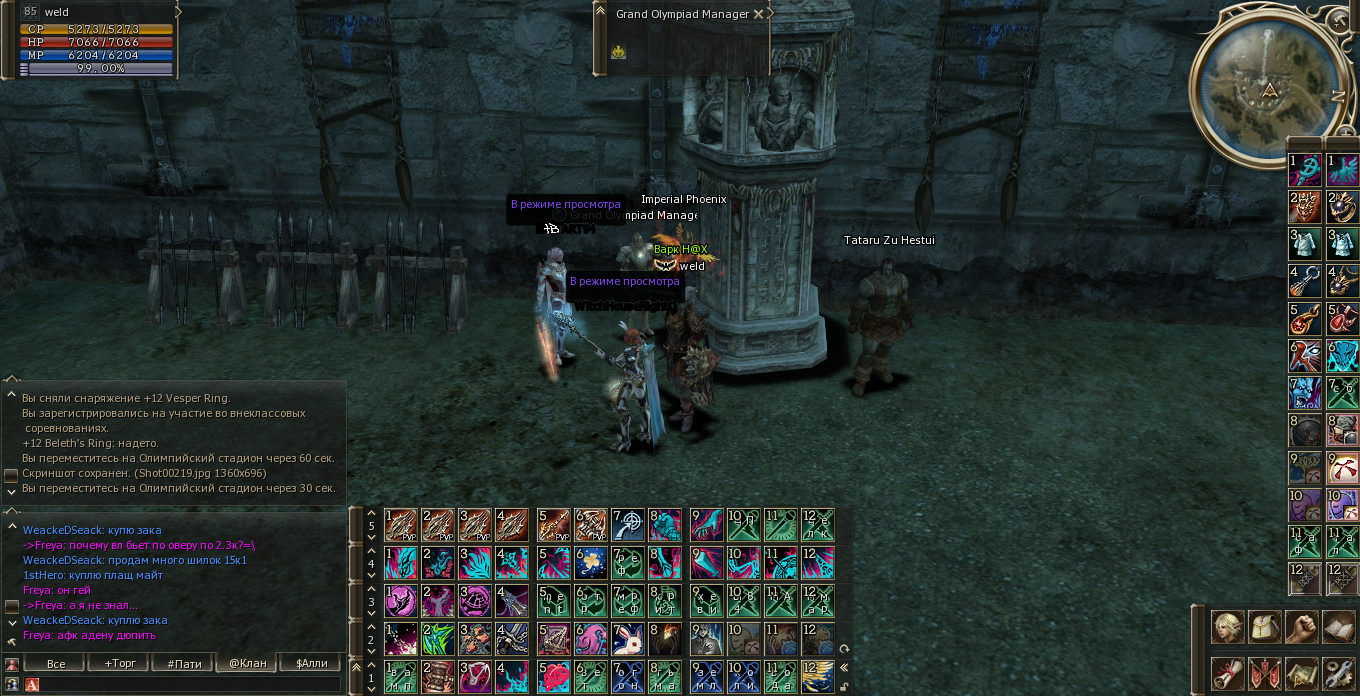Select the #Пати party chat tab
The height and width of the screenshot is (696, 1360).
point(185,663)
